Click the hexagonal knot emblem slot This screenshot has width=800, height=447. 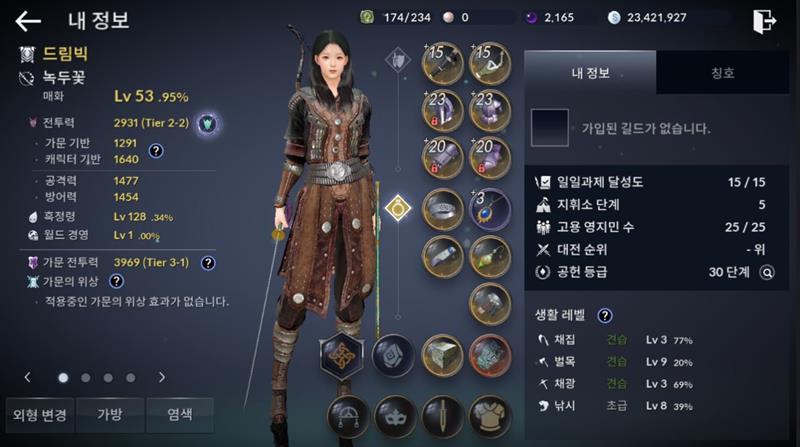click(340, 354)
